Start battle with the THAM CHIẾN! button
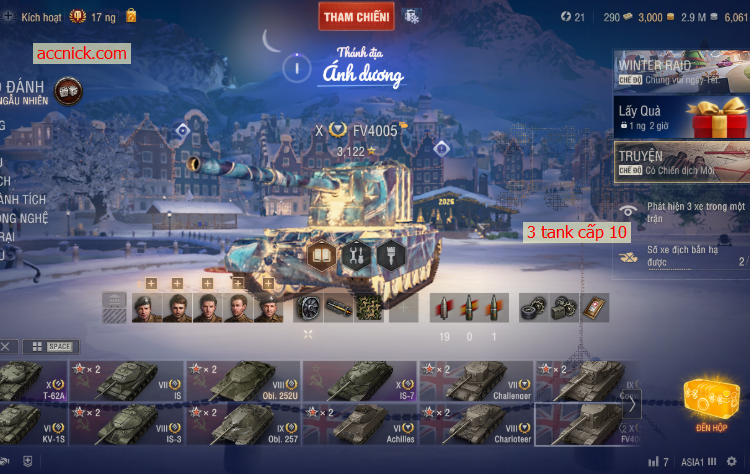This screenshot has height=474, width=750. coord(356,16)
